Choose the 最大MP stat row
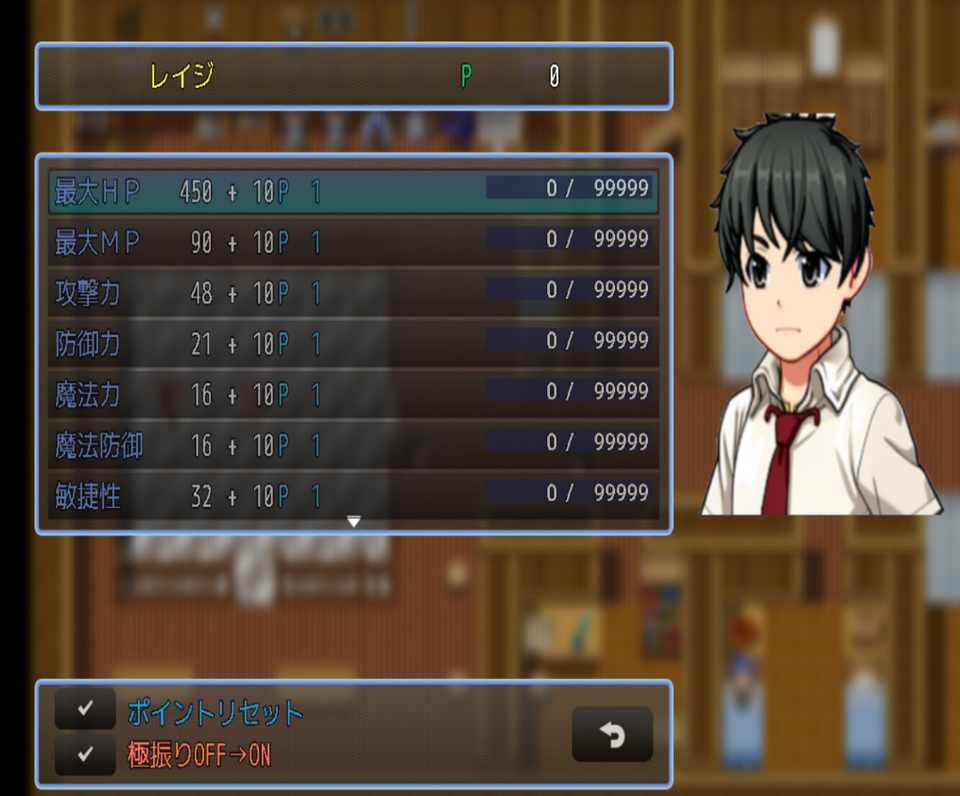 [x=353, y=242]
